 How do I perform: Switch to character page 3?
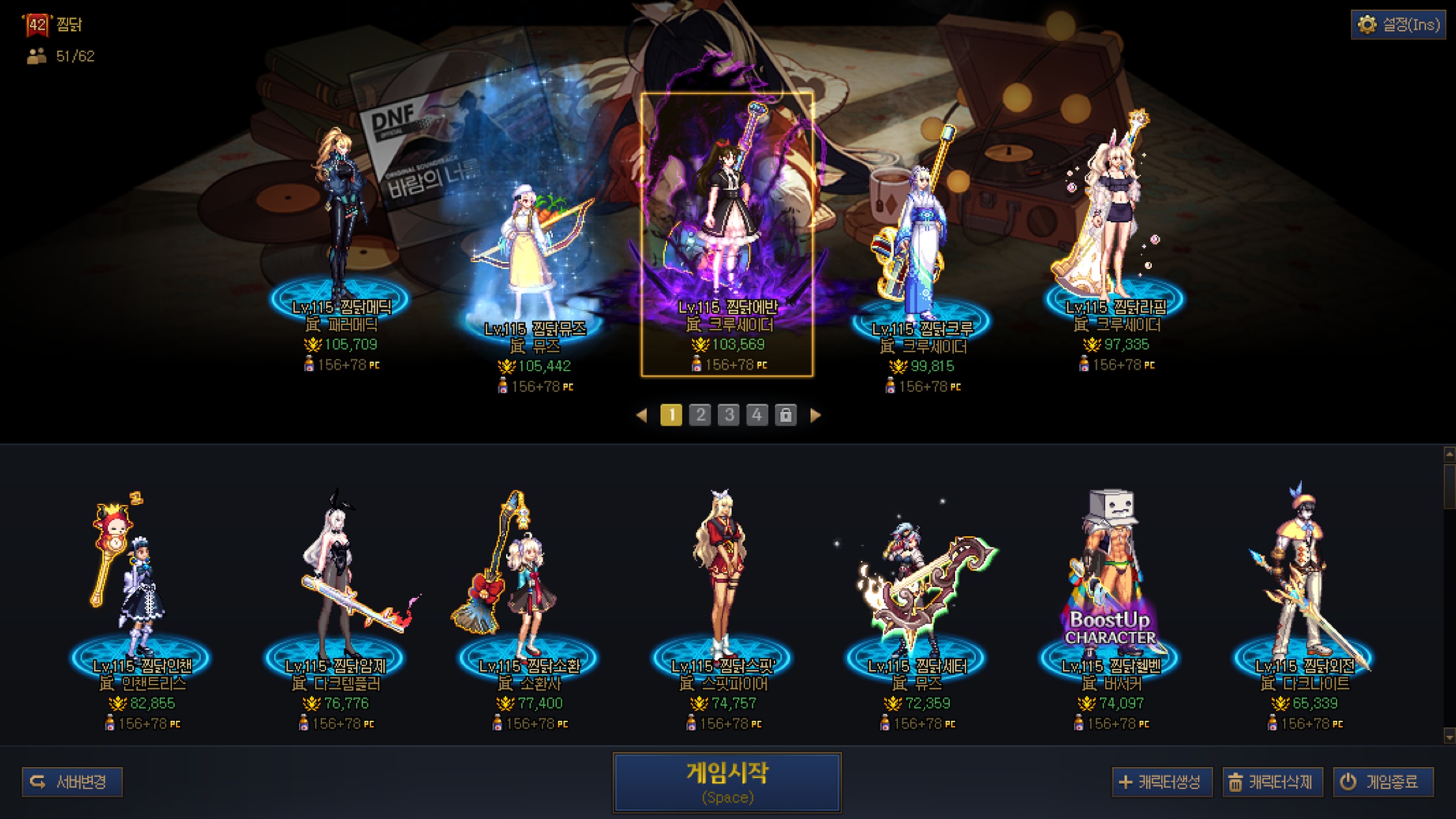(729, 415)
